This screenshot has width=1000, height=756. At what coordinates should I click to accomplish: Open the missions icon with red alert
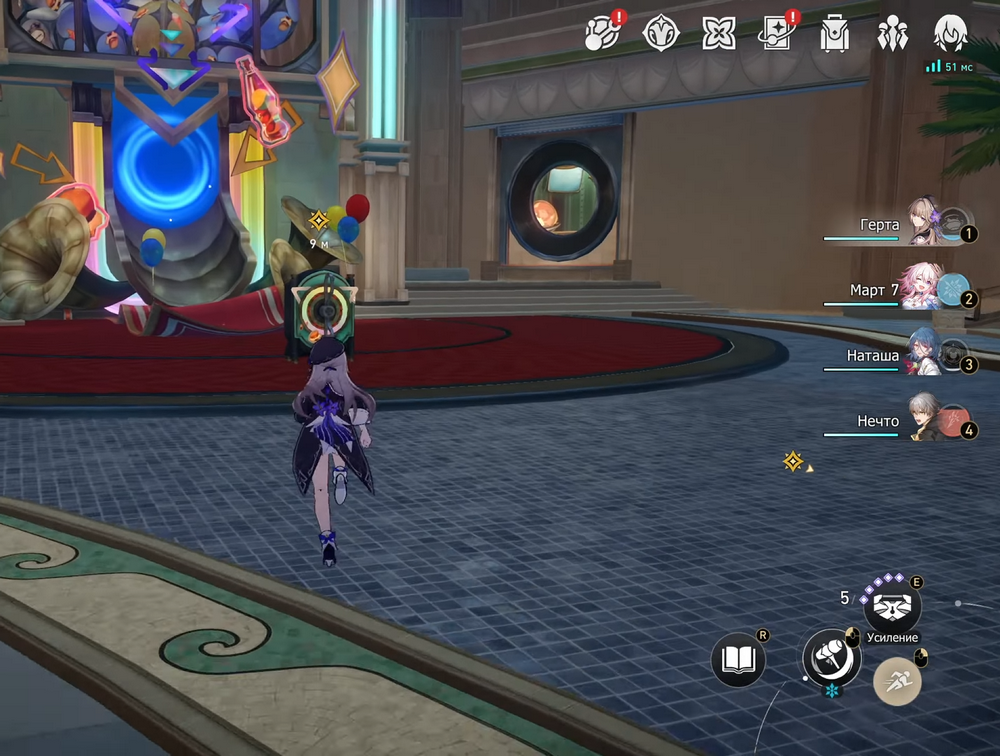[603, 34]
